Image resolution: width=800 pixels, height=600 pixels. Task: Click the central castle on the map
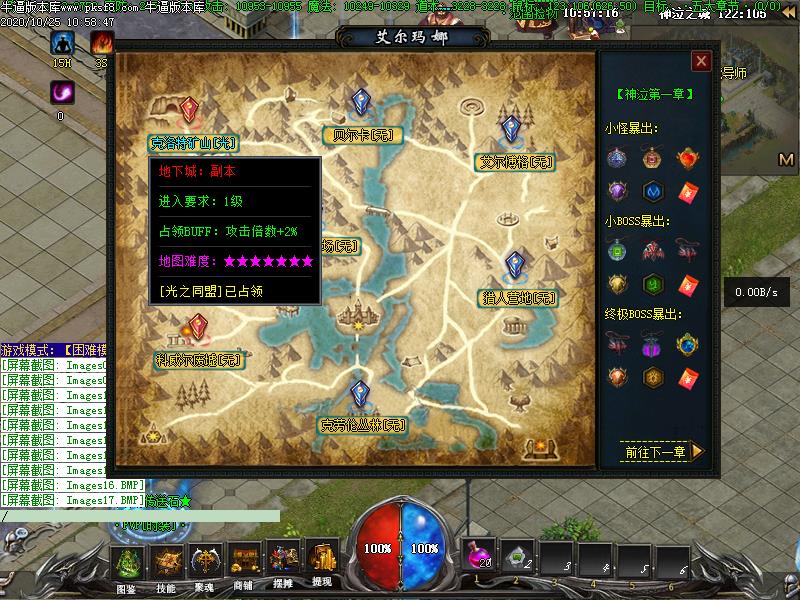coord(359,315)
